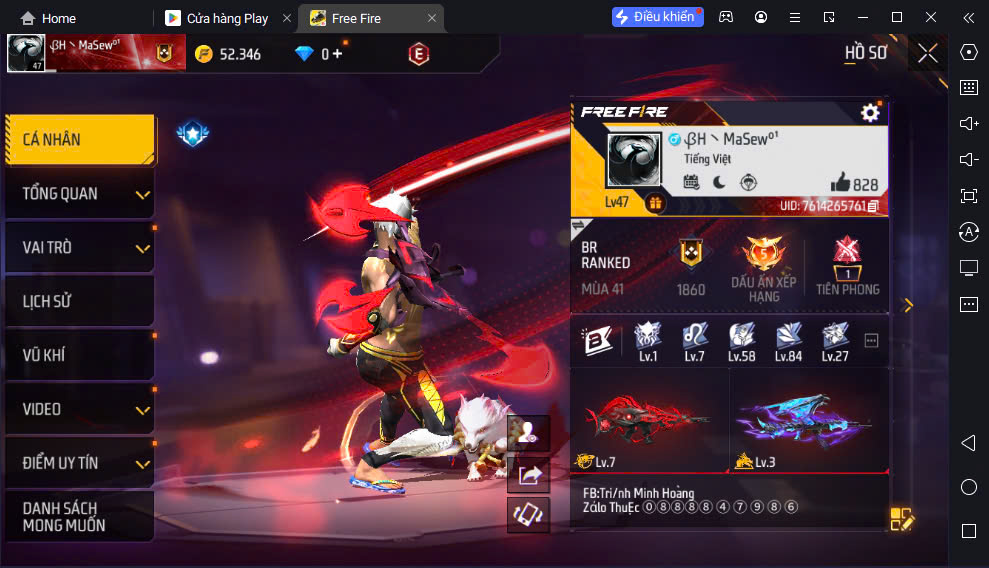Select the blue-purple weapon skin Lv.3
The height and width of the screenshot is (568, 989).
808,420
